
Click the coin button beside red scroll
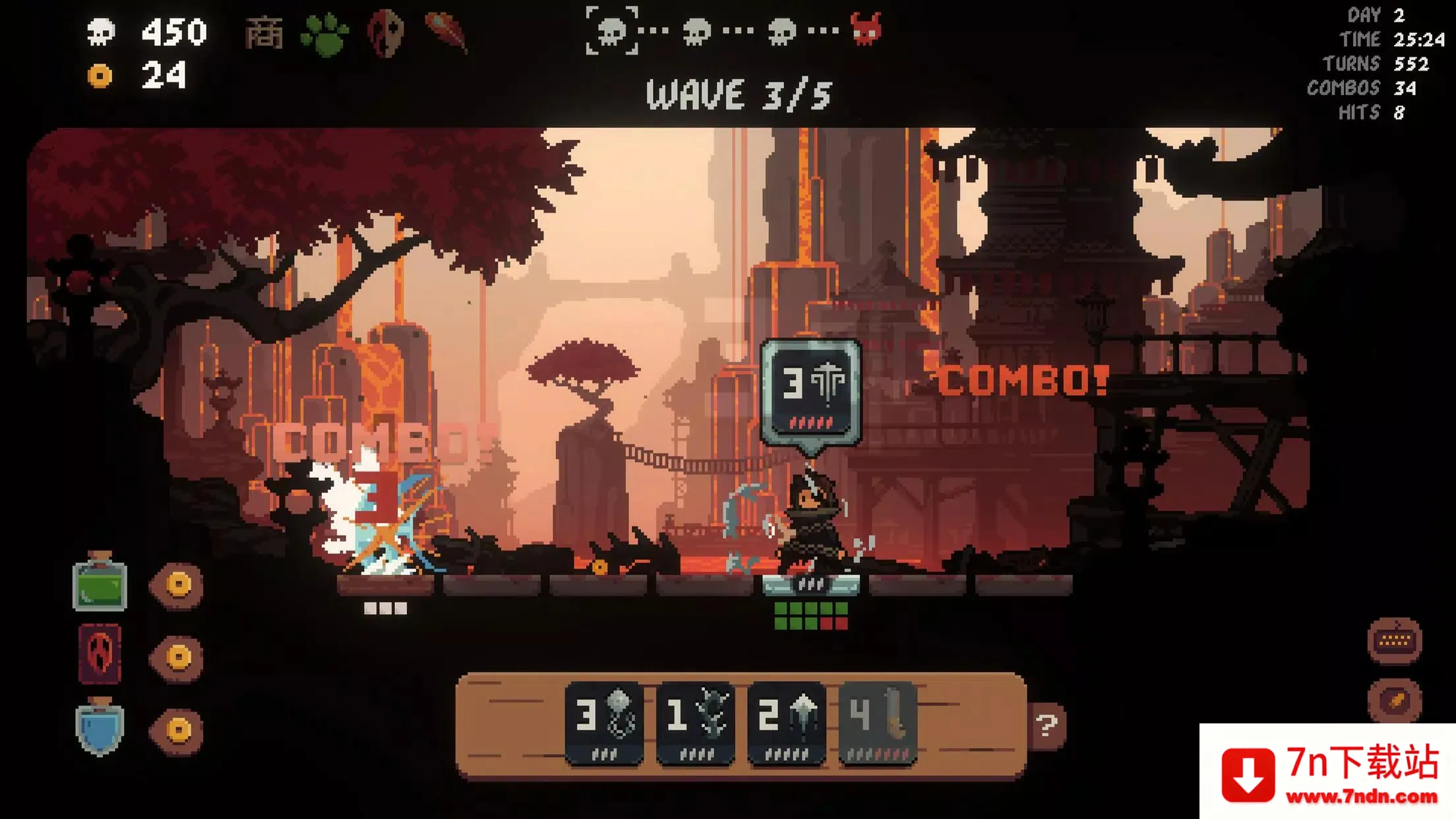coord(178,657)
